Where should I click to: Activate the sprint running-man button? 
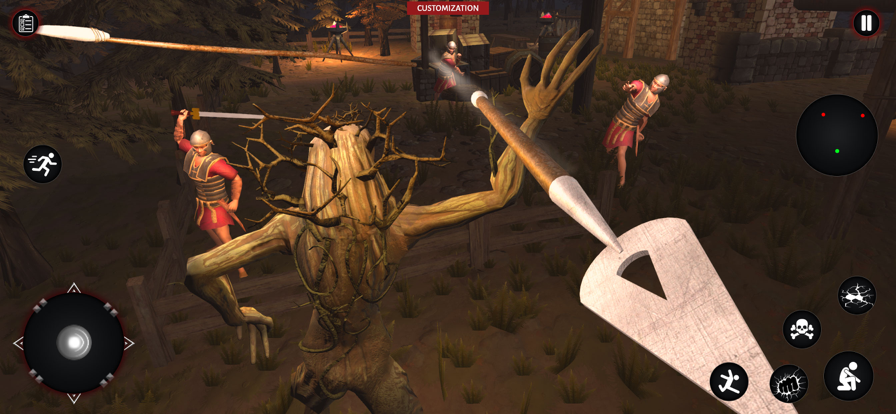(x=43, y=164)
